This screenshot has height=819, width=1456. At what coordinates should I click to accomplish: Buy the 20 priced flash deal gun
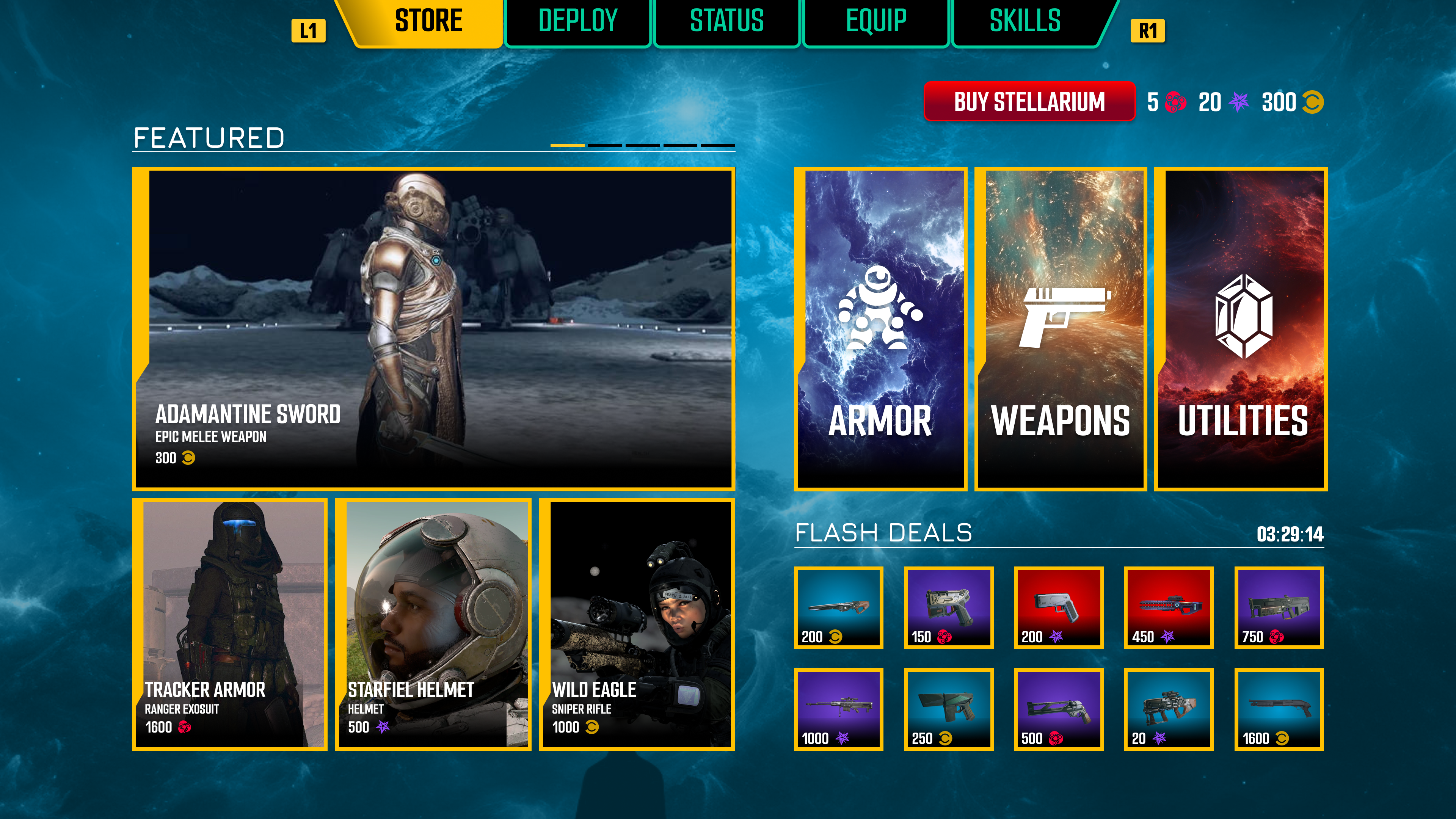point(1168,709)
